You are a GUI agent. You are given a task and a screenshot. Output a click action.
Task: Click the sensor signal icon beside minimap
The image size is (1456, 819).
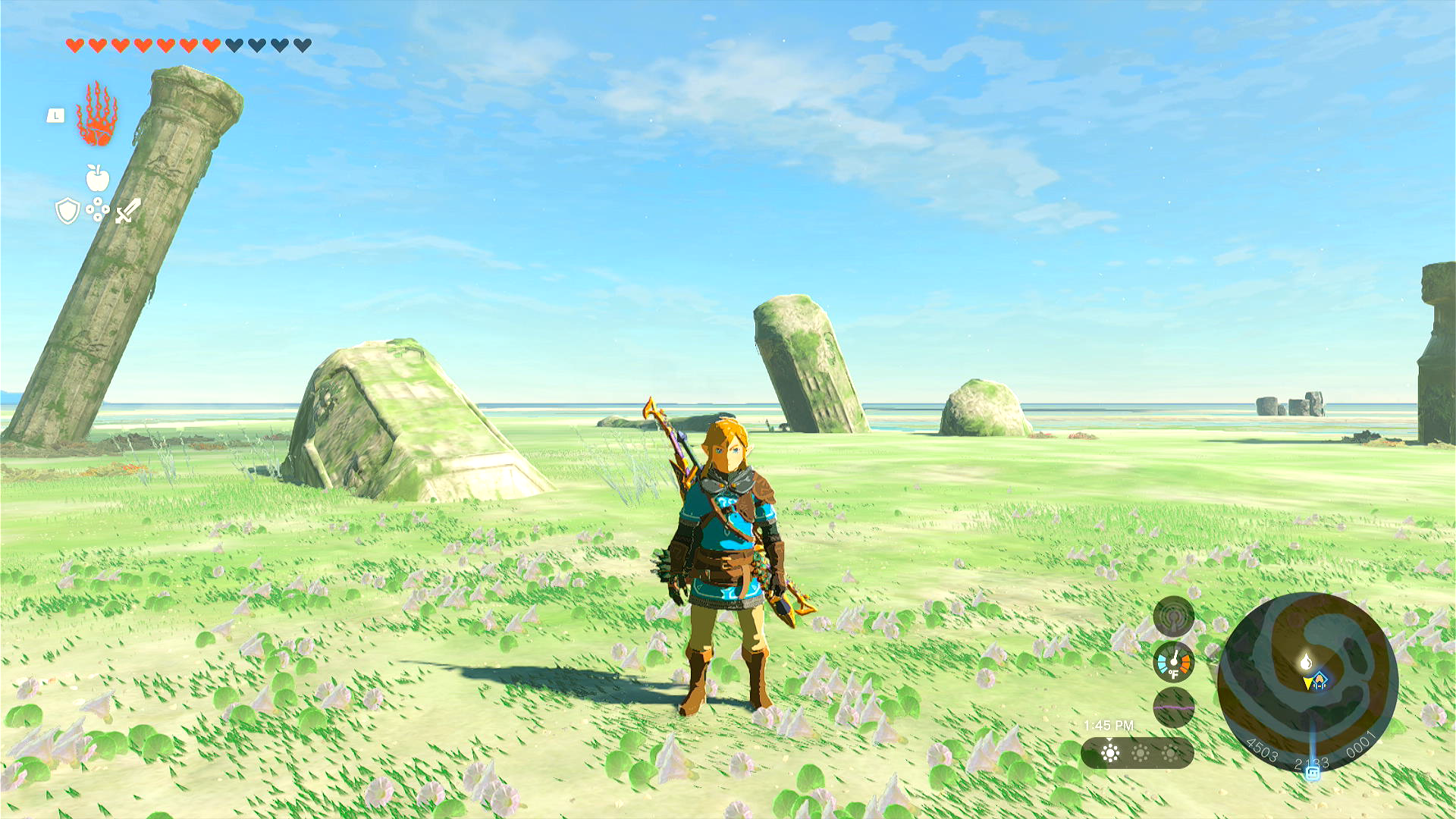(1173, 617)
